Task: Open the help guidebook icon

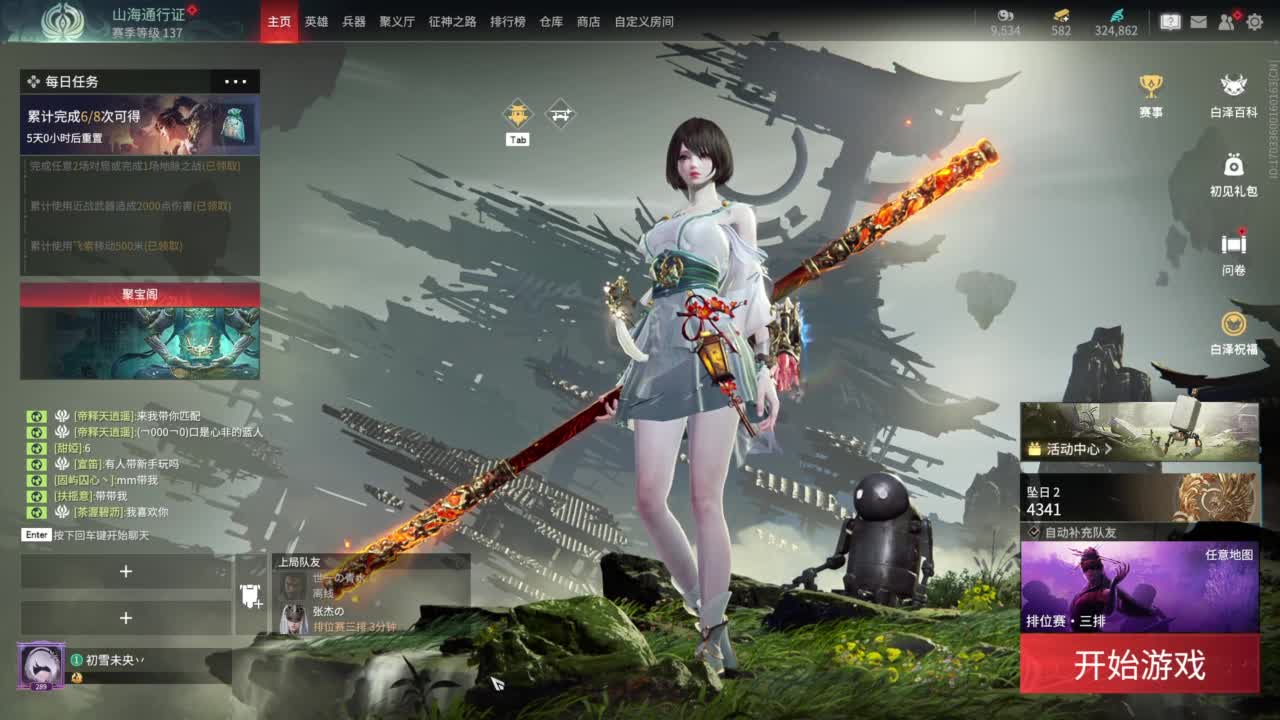Action: (x=1170, y=21)
